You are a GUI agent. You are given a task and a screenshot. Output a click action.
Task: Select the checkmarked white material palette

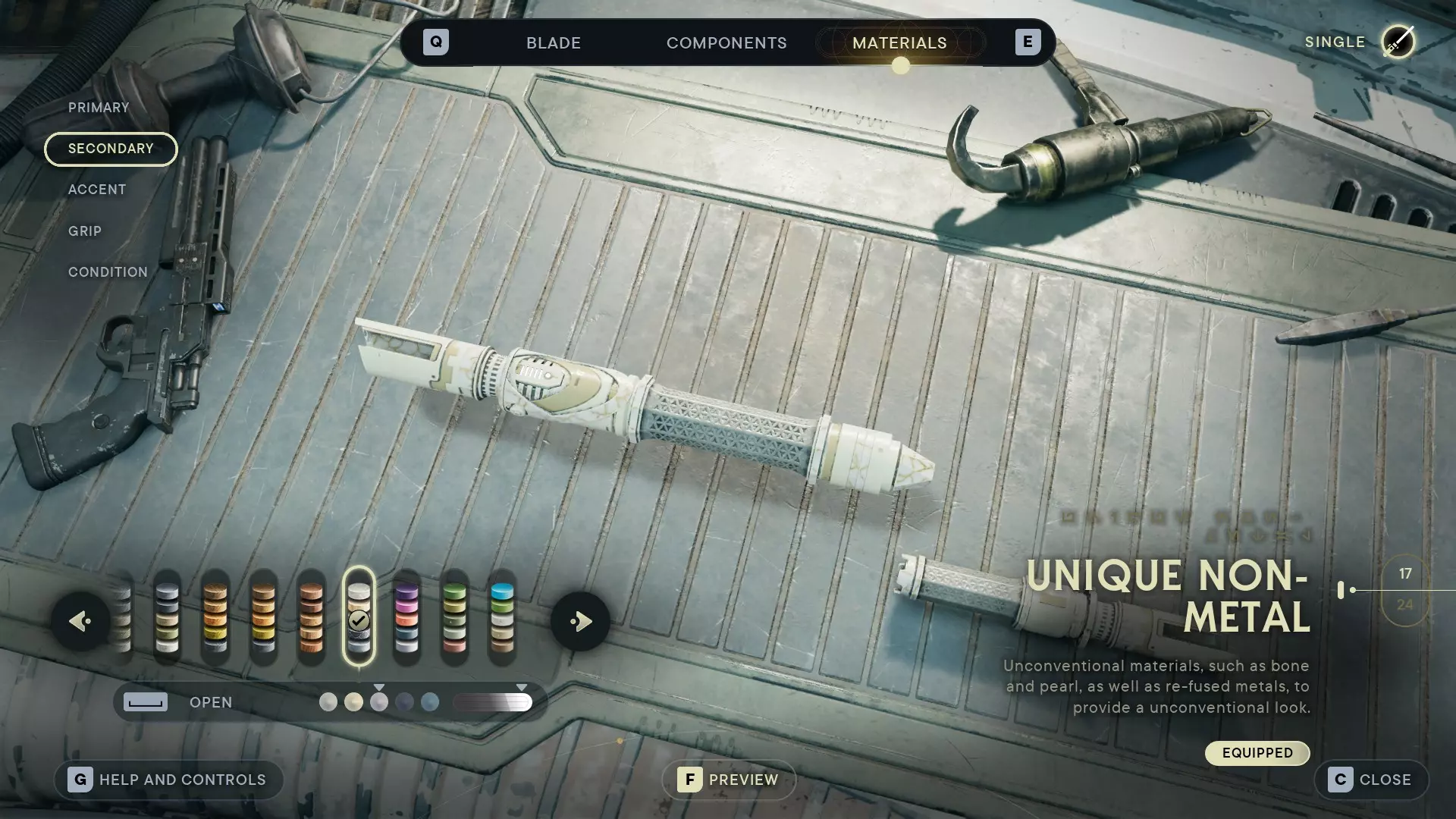359,618
